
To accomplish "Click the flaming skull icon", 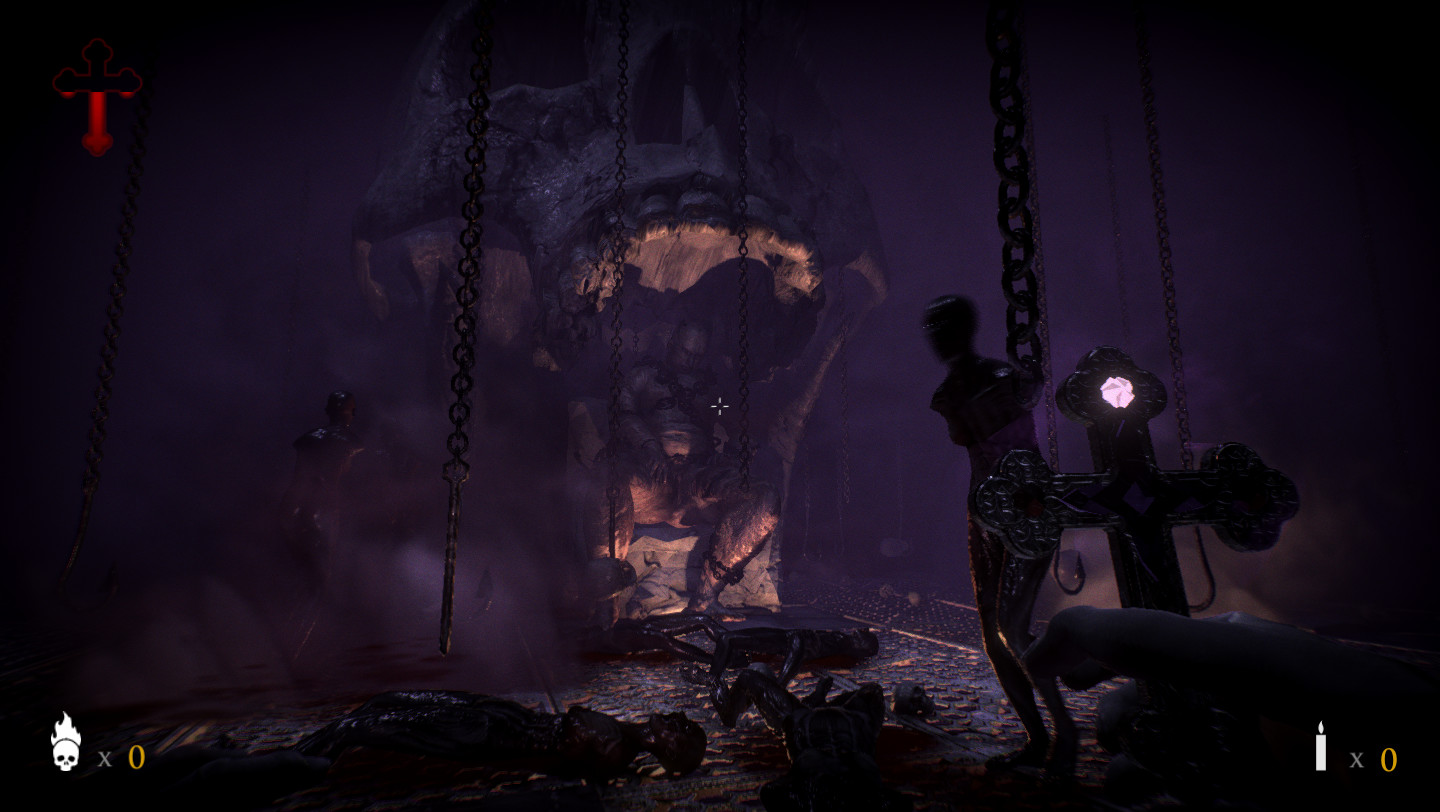I will pyautogui.click(x=66, y=743).
